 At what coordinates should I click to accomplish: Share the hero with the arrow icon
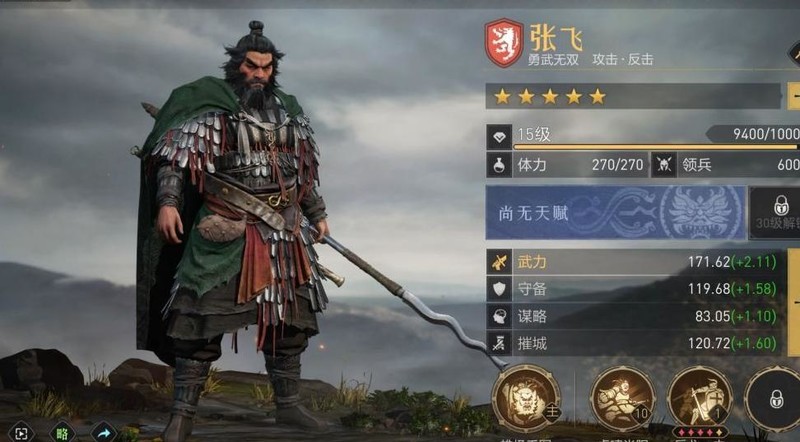[103, 433]
